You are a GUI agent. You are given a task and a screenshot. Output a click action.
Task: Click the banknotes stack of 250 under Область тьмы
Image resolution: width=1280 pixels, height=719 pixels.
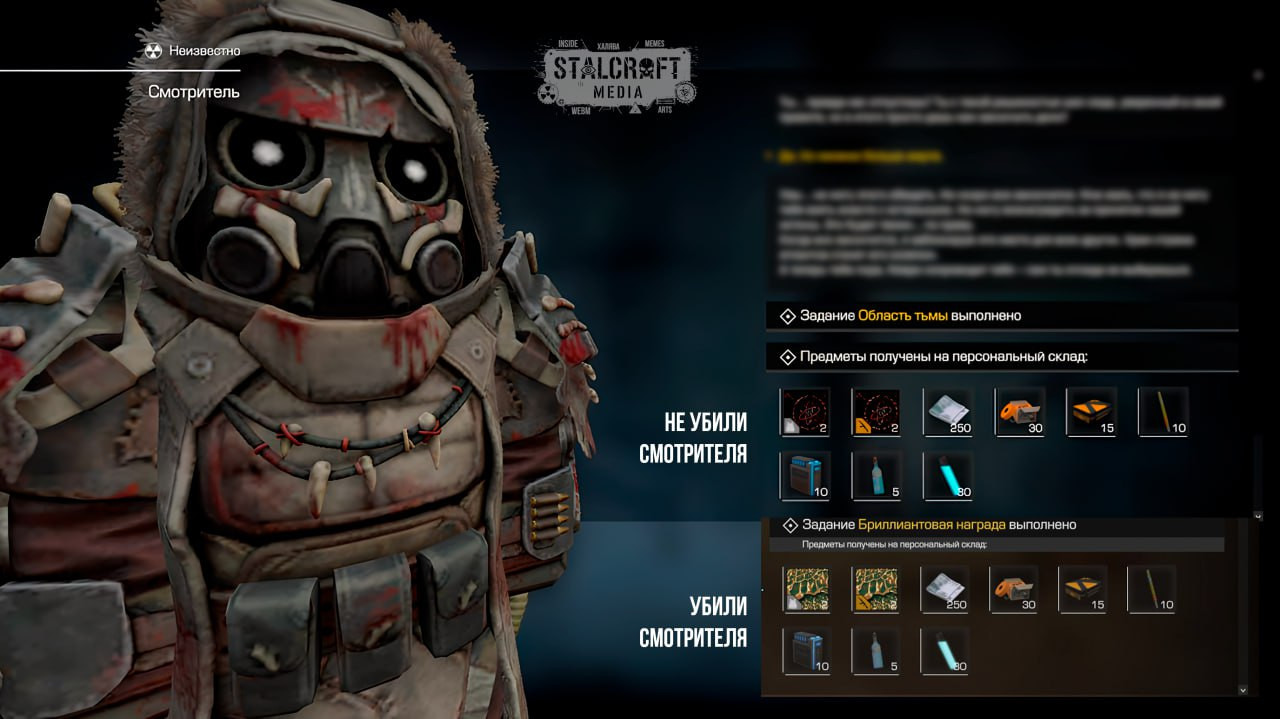pyautogui.click(x=948, y=412)
